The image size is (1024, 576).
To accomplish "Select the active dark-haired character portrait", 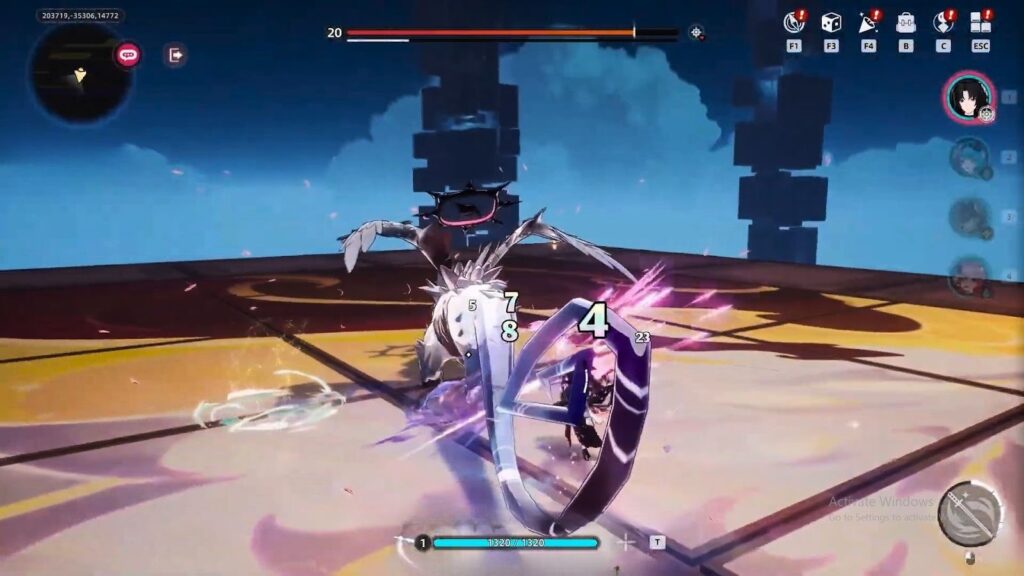I will click(x=967, y=97).
